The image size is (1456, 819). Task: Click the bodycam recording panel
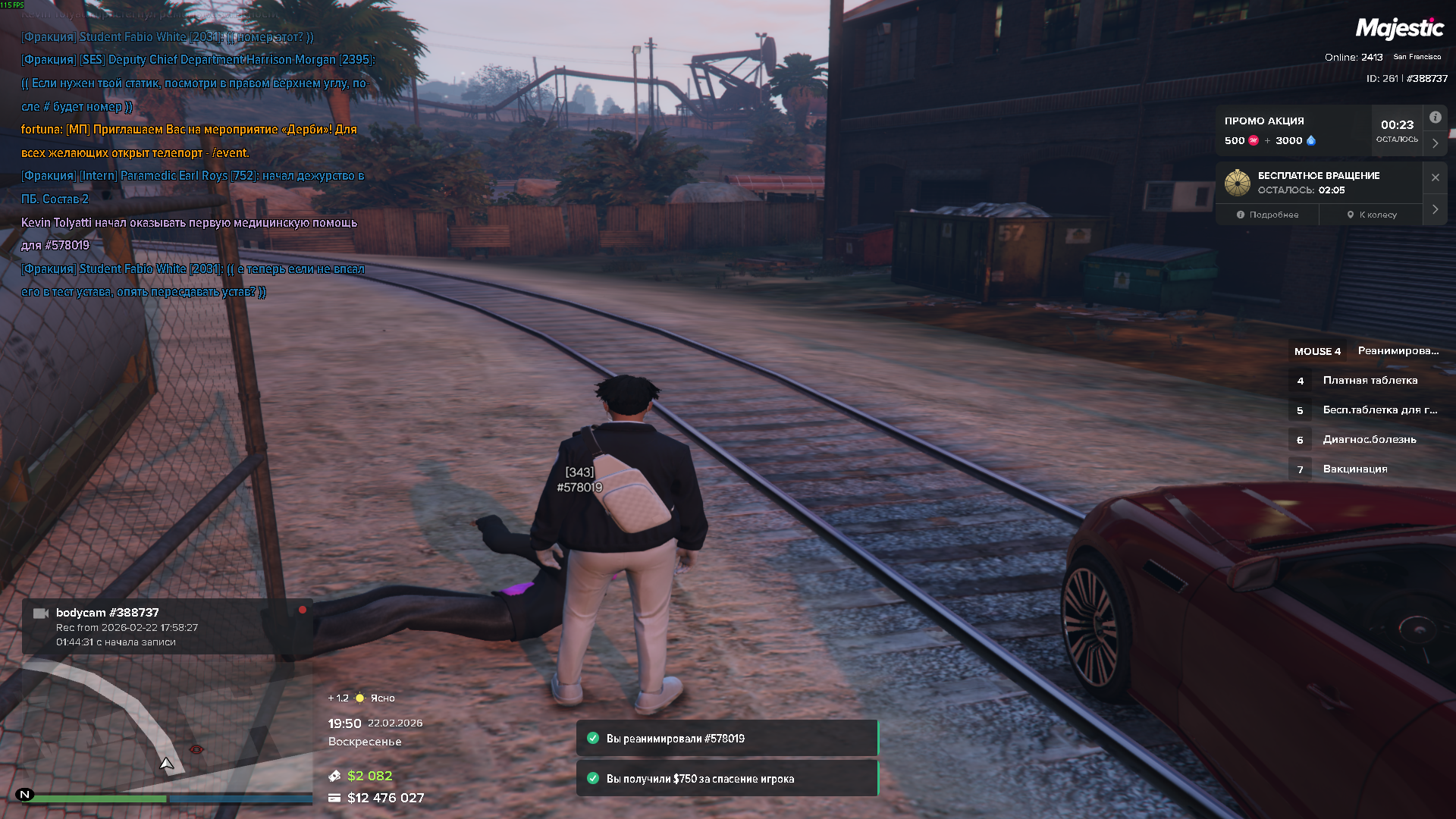(167, 626)
